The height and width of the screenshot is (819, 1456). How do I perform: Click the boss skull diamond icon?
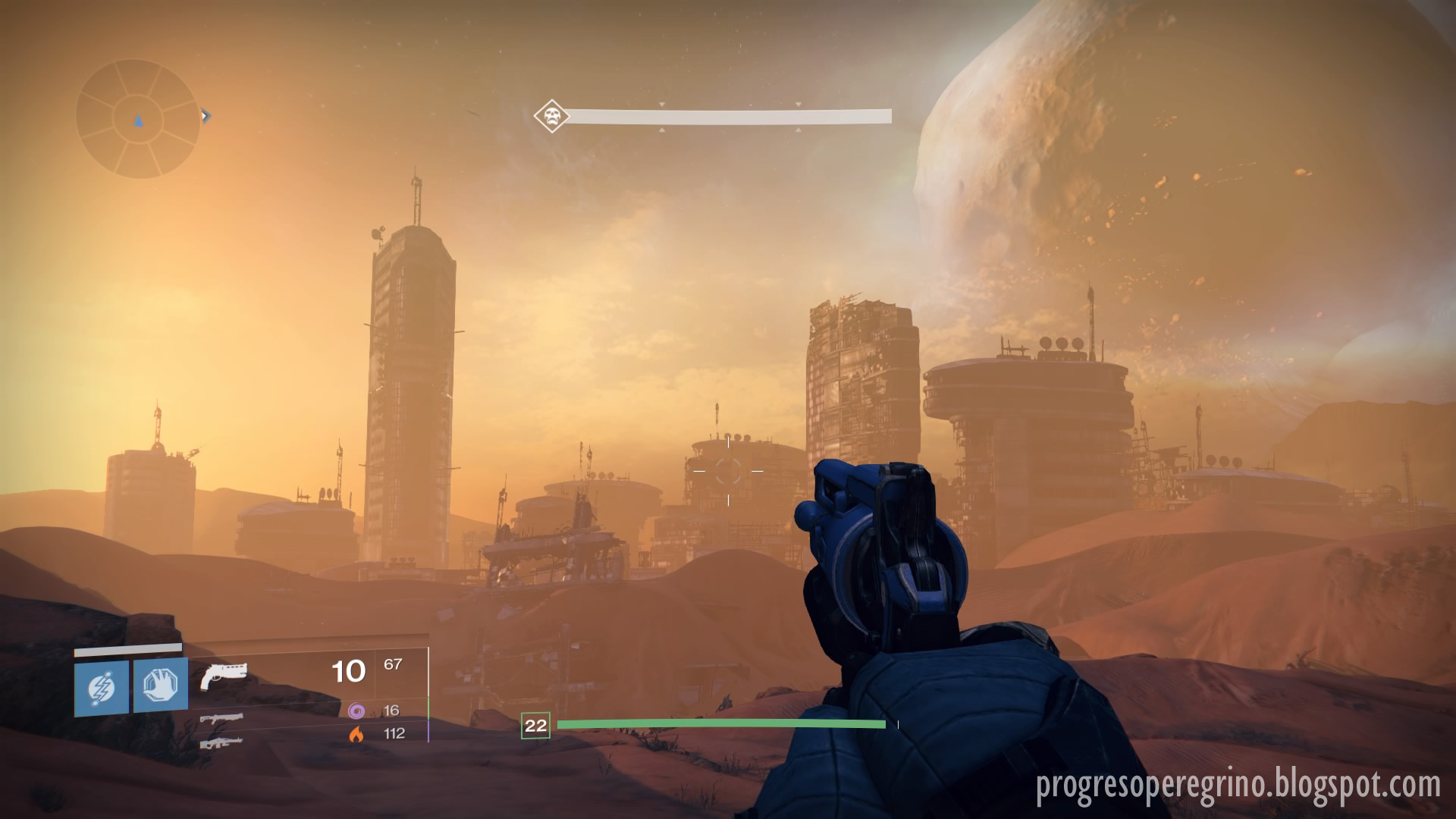pos(551,116)
